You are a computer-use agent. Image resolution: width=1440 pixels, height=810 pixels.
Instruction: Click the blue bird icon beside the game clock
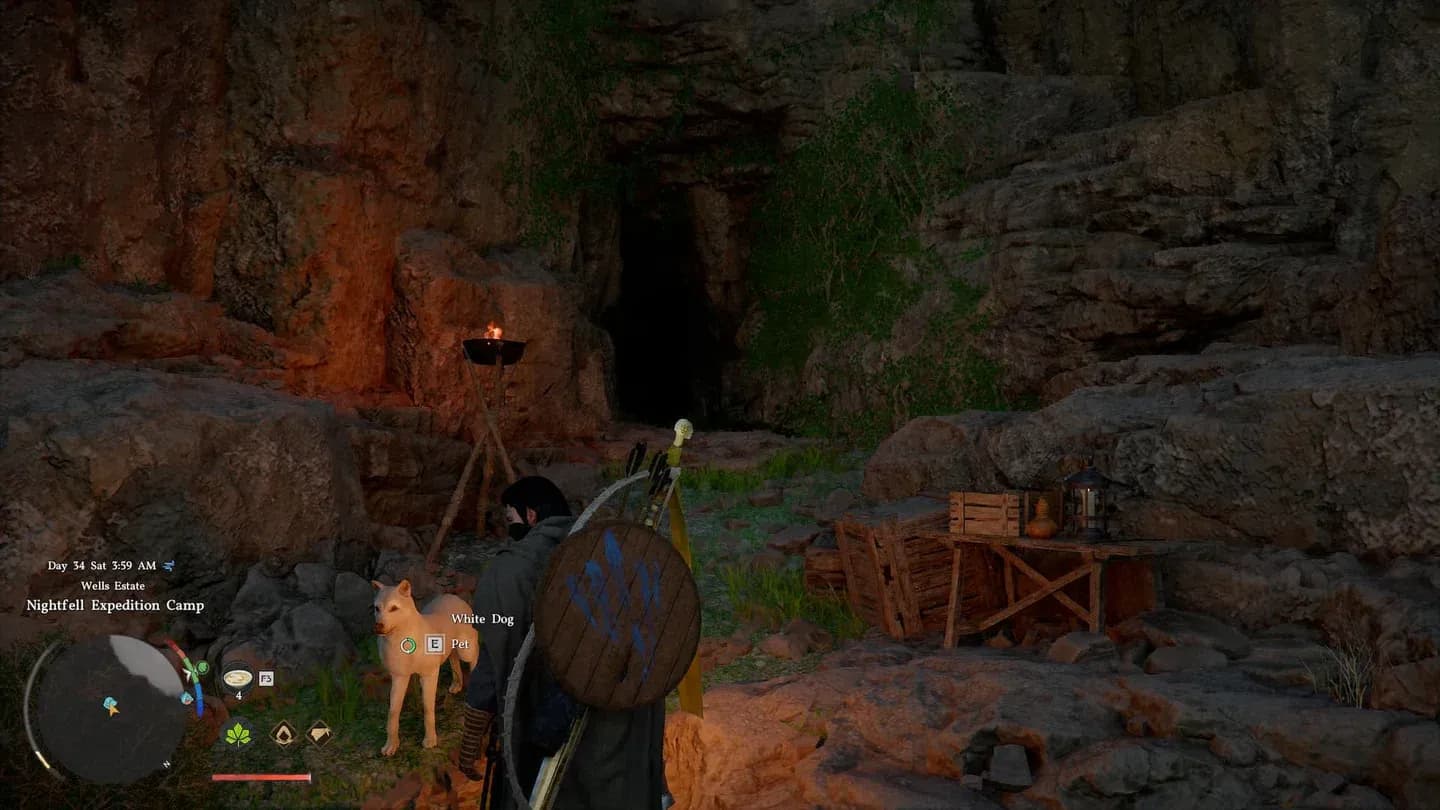click(168, 566)
